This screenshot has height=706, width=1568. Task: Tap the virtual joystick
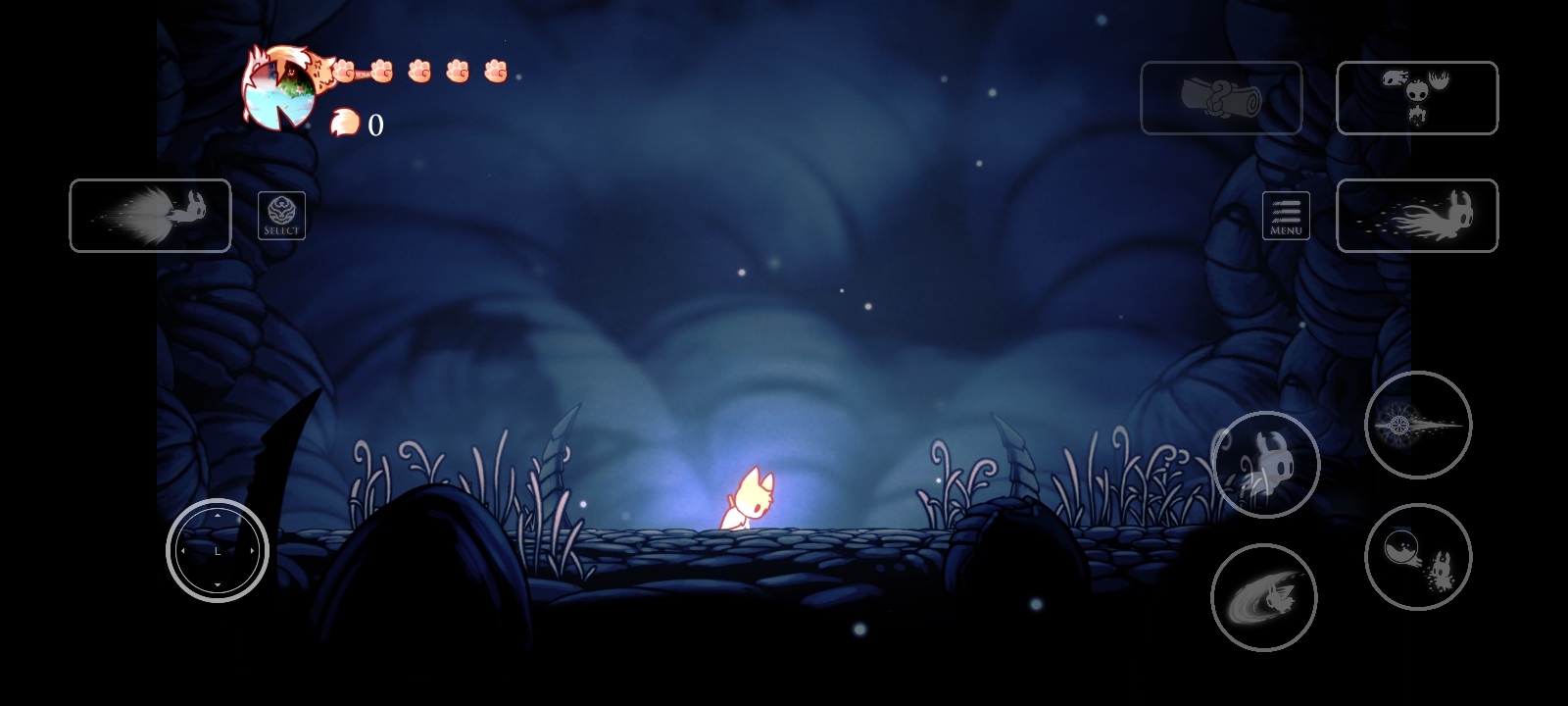(218, 551)
